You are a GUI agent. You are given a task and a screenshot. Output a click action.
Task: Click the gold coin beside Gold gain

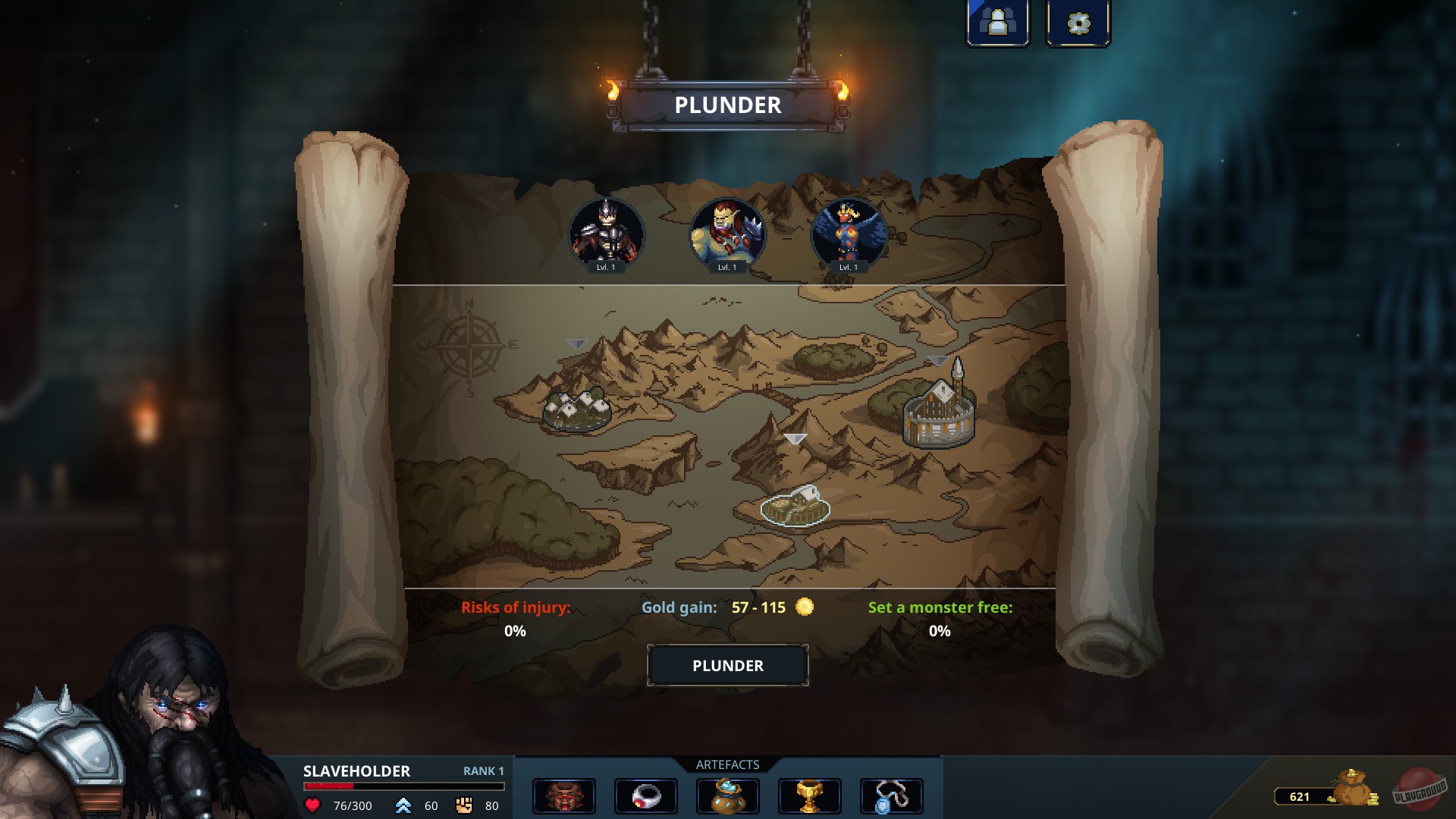coord(805,607)
